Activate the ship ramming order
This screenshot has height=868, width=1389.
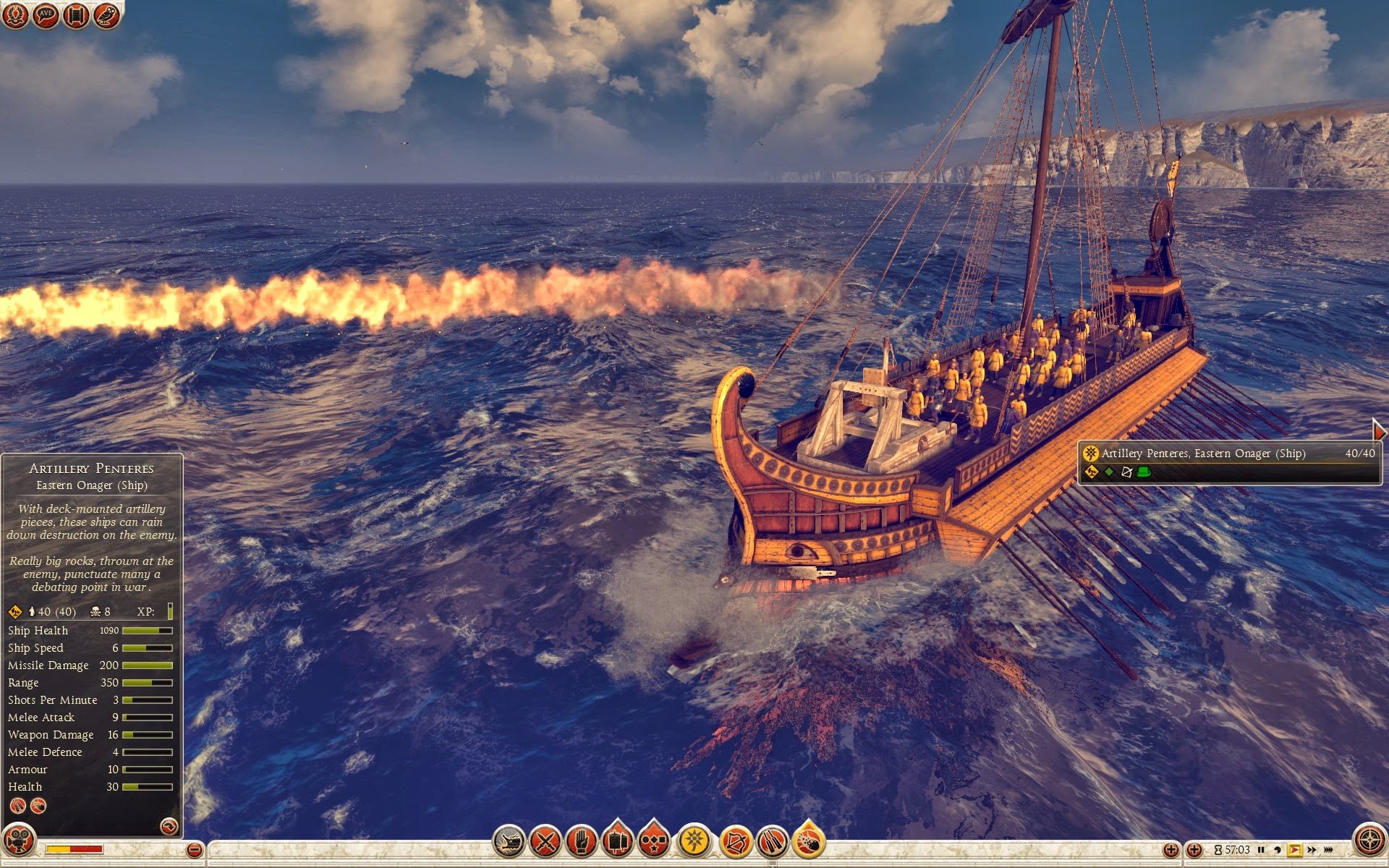pos(509,842)
